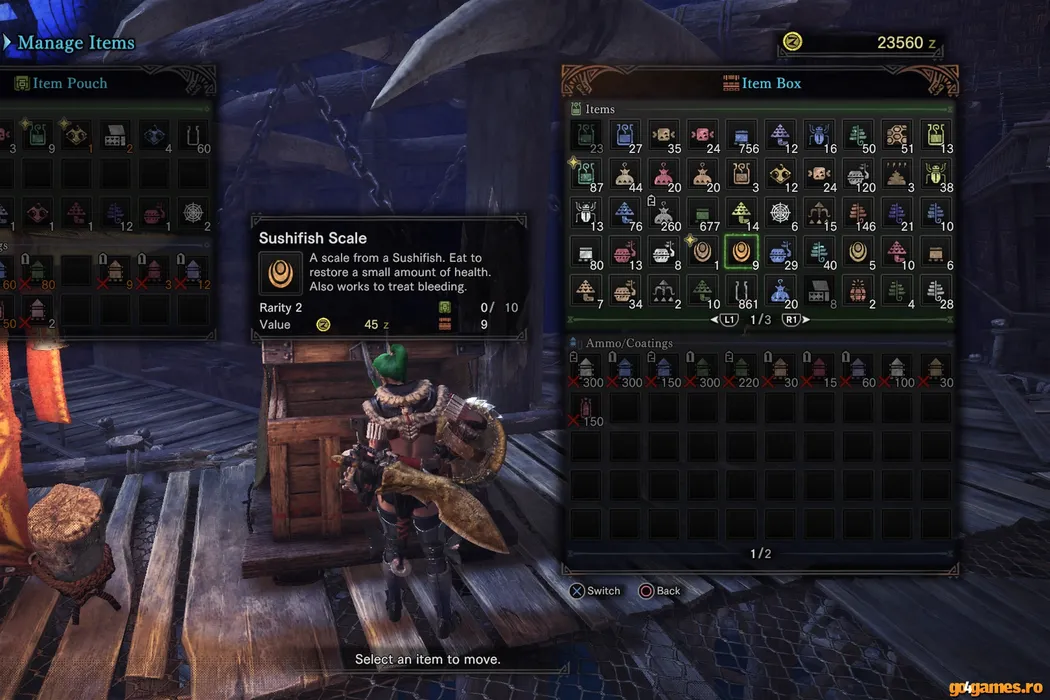Select the blue sack item with count 20
Screen dimensions: 1050x700
[781, 291]
